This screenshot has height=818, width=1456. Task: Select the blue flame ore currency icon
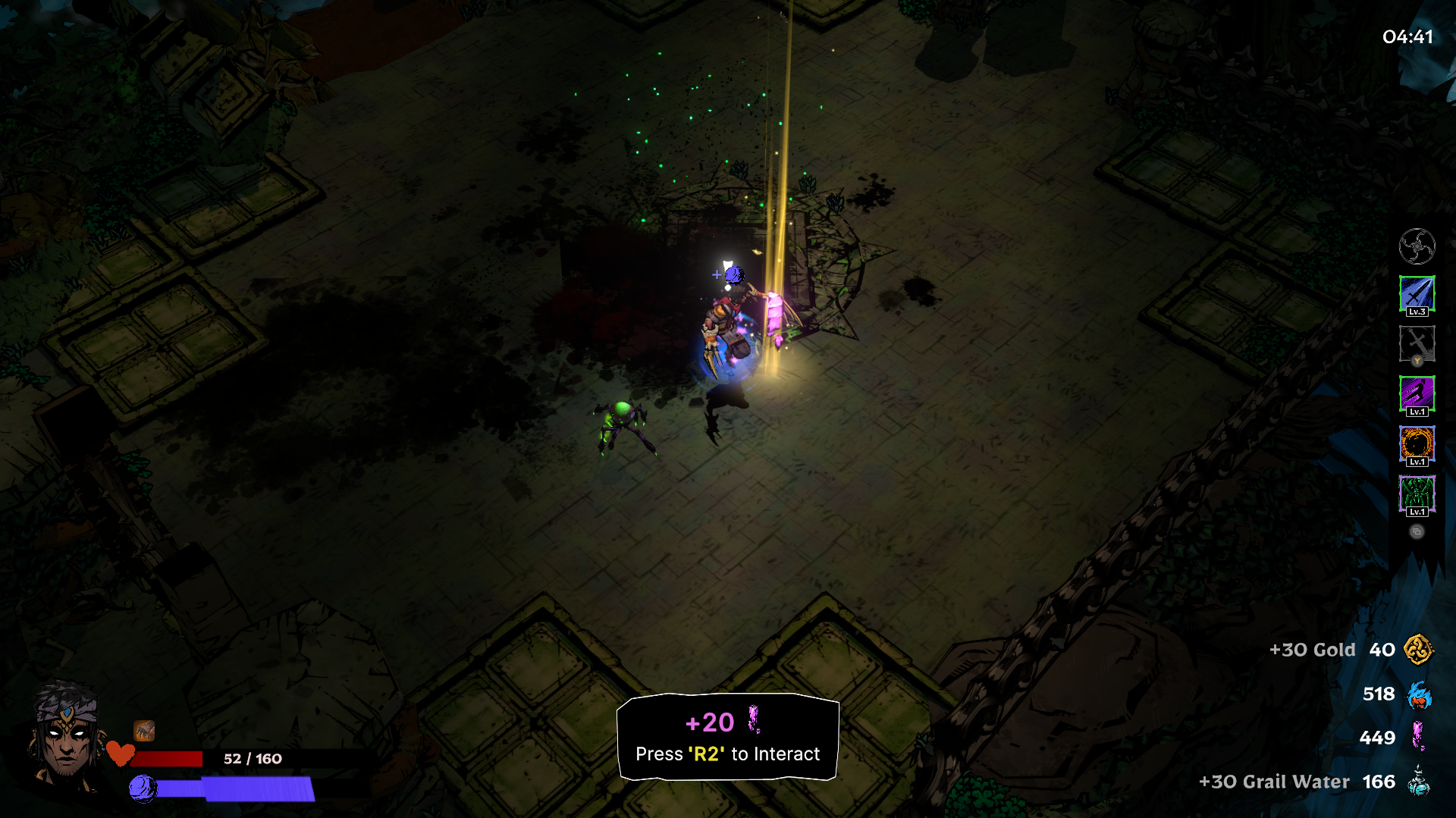[x=1418, y=694]
